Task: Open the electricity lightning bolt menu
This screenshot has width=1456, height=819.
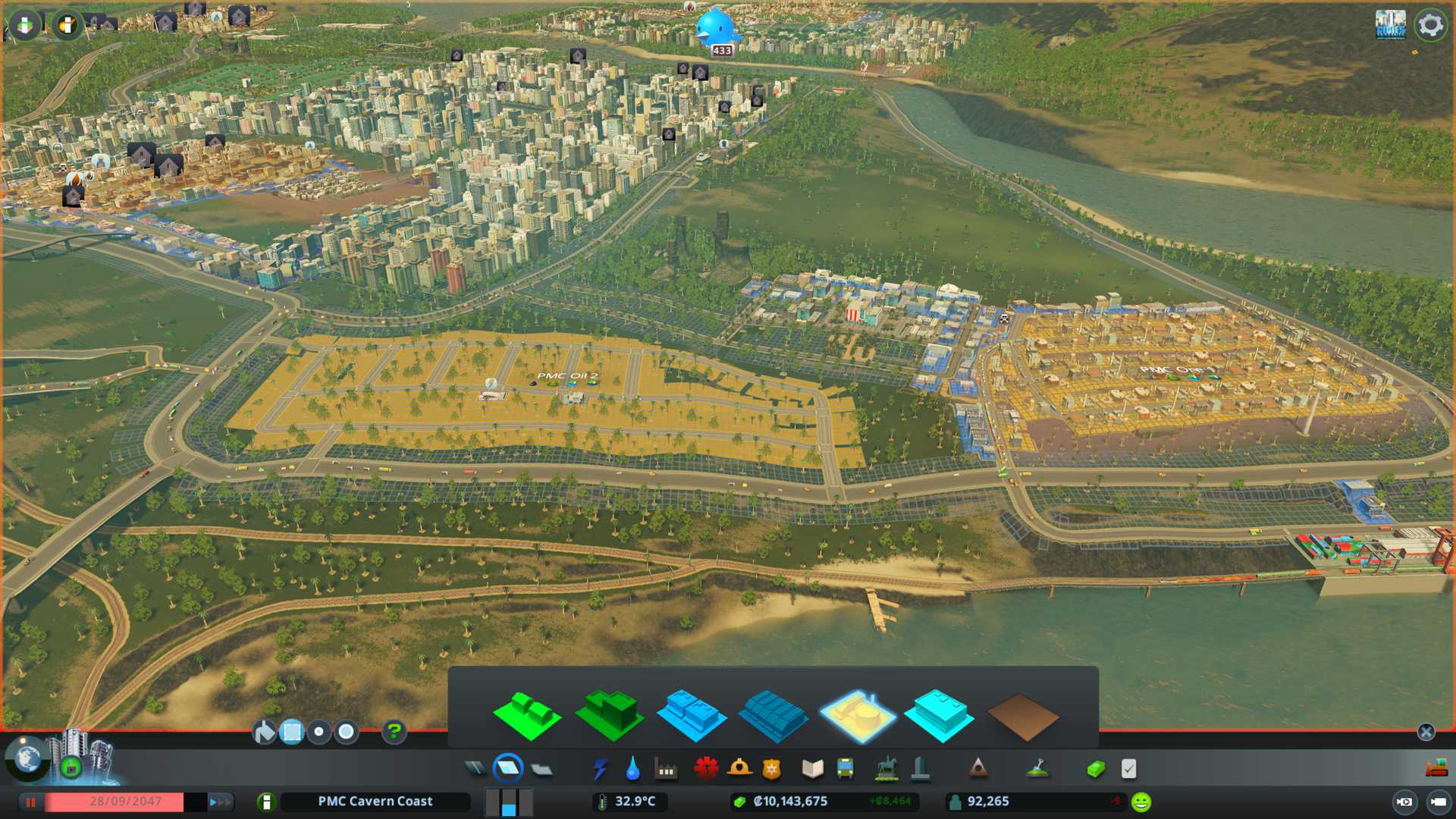Action: click(x=600, y=769)
